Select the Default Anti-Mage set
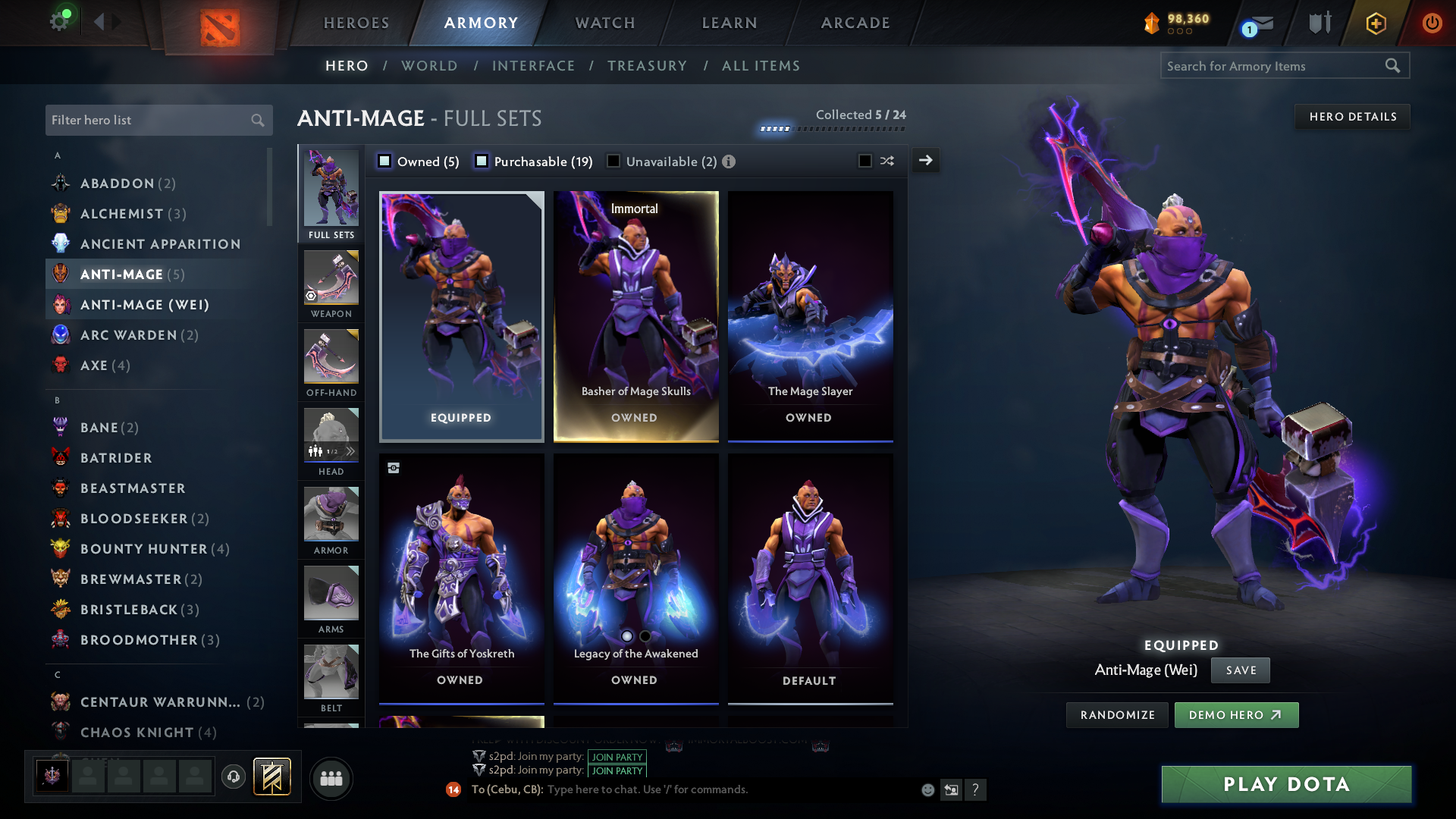Viewport: 1456px width, 819px height. coord(810,578)
